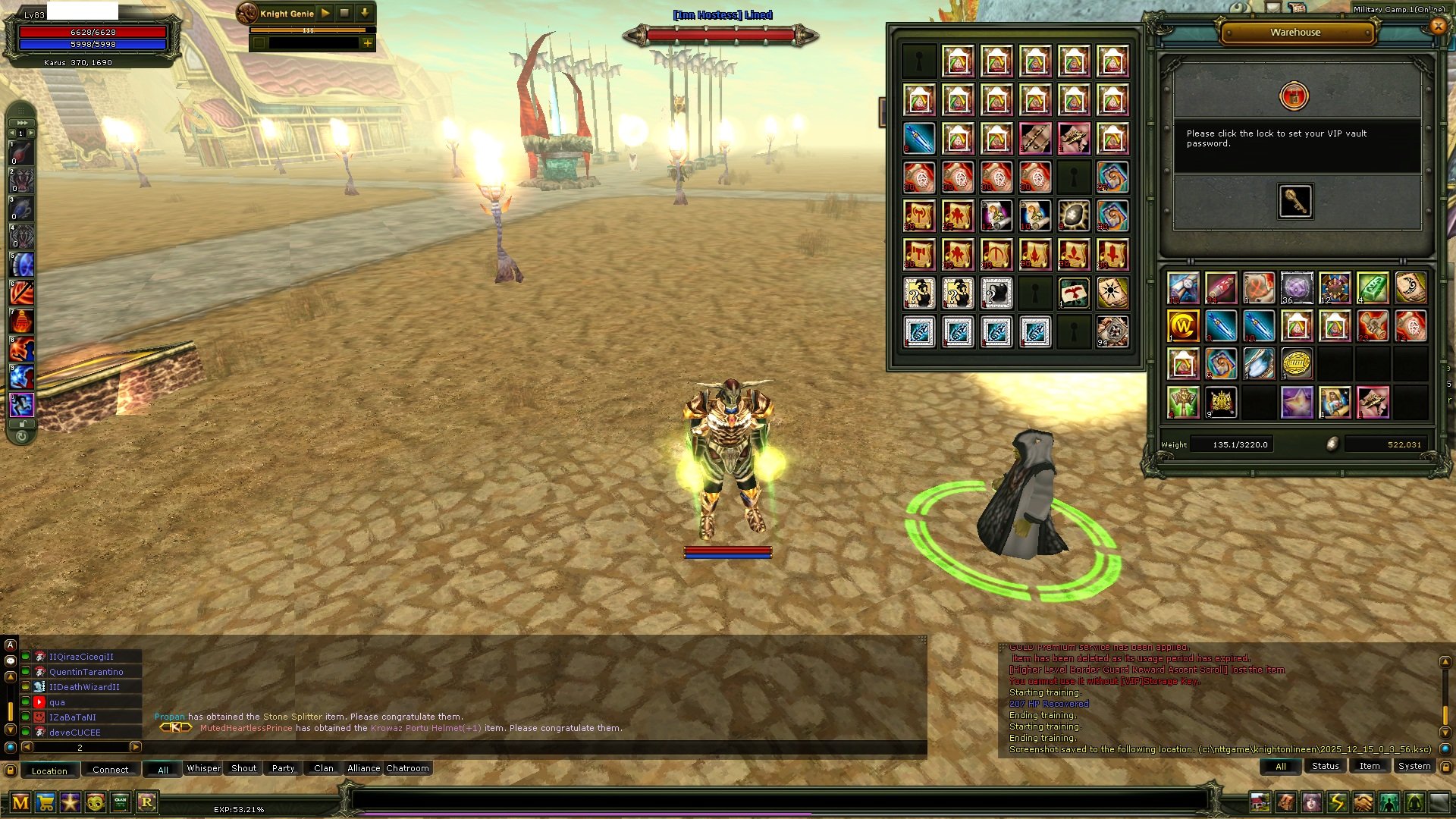Select the purple star inventory item
1456x819 pixels.
click(x=1297, y=402)
